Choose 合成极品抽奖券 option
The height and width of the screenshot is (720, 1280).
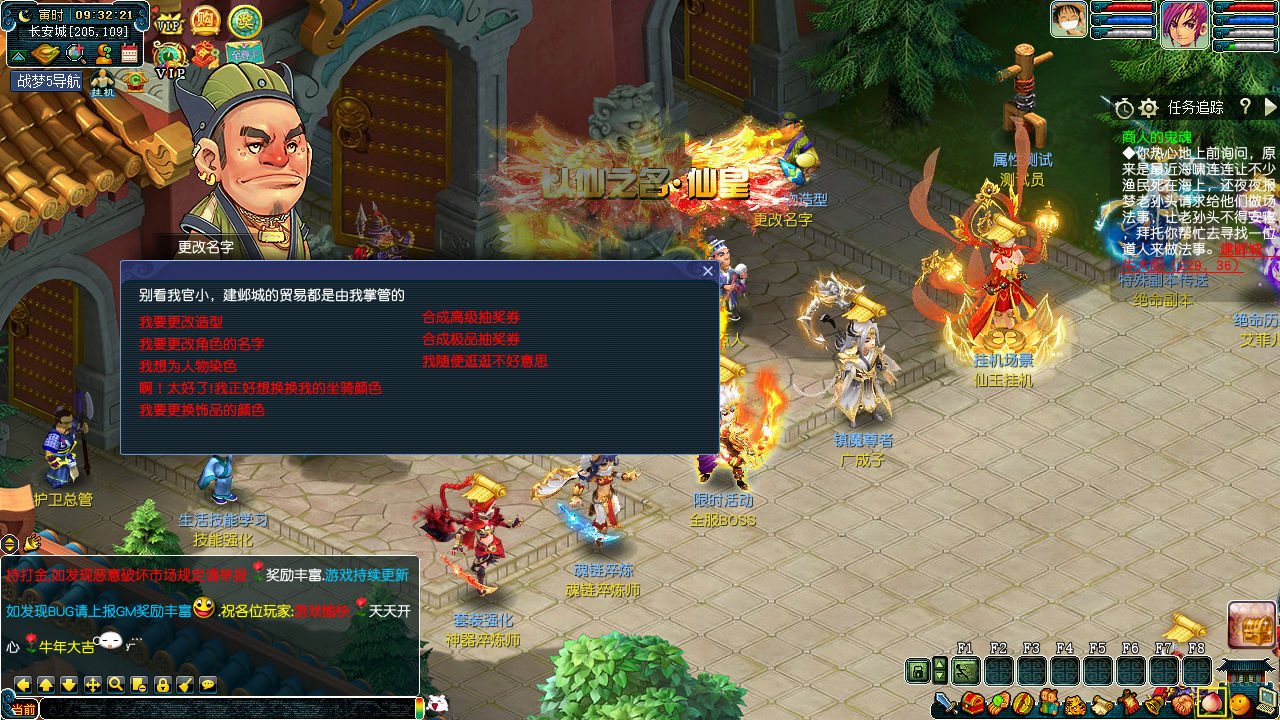(471, 339)
